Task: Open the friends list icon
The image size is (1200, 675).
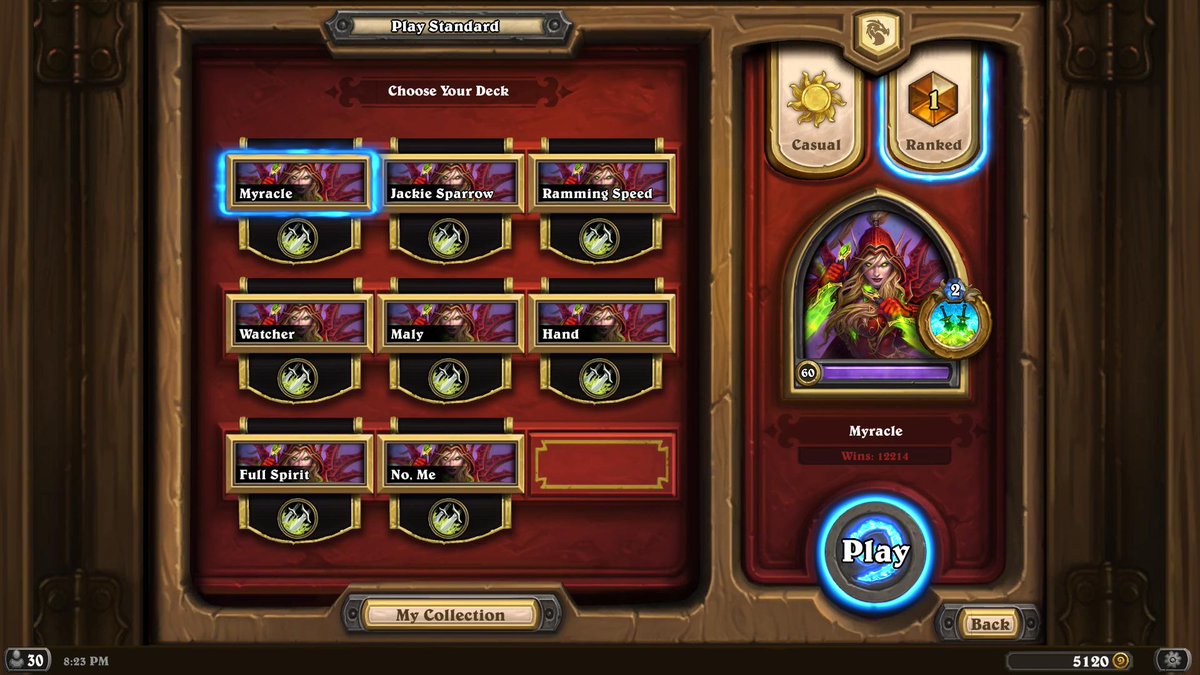Action: tap(27, 660)
